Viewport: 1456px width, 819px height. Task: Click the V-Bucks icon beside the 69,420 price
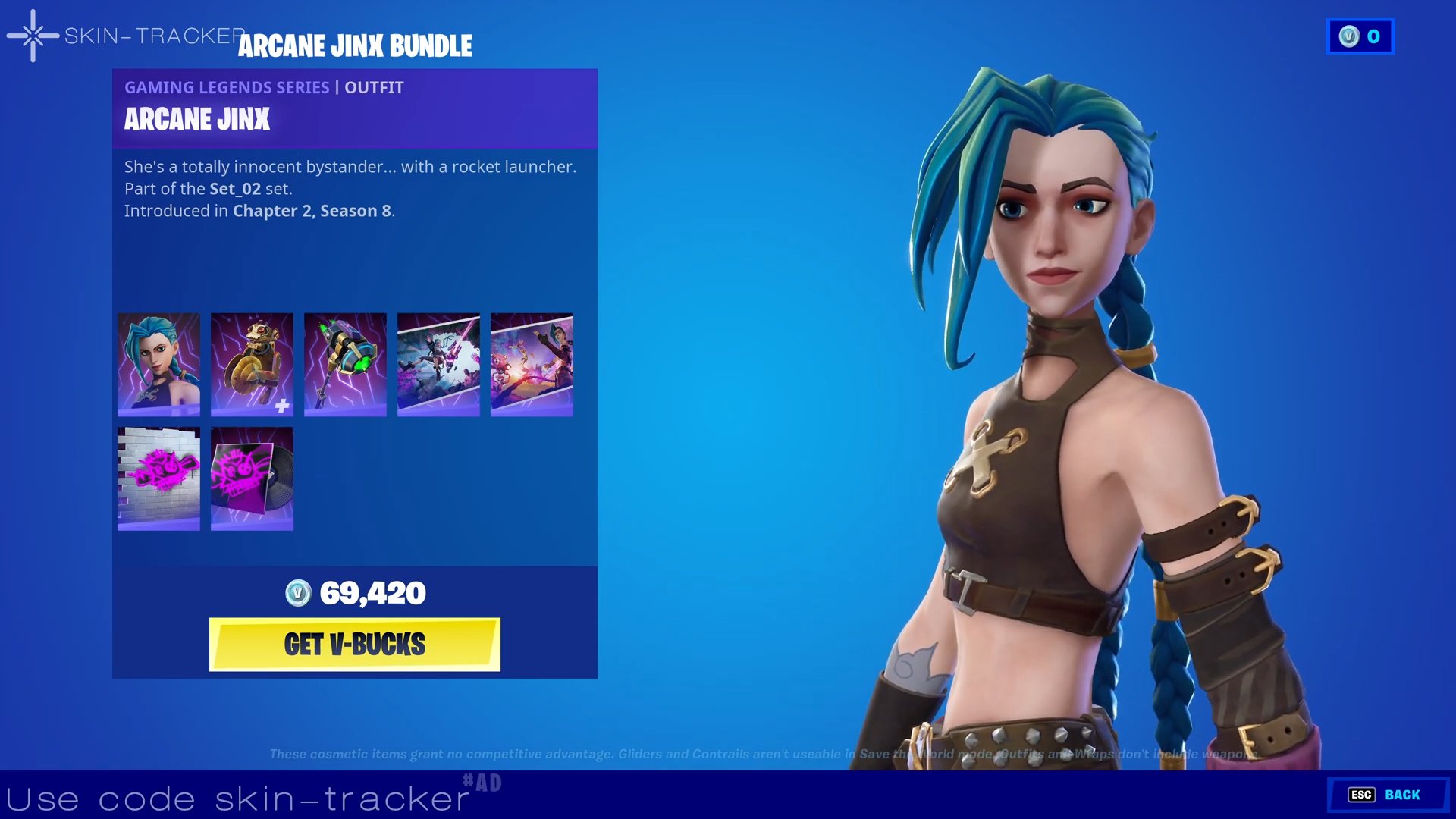(298, 595)
